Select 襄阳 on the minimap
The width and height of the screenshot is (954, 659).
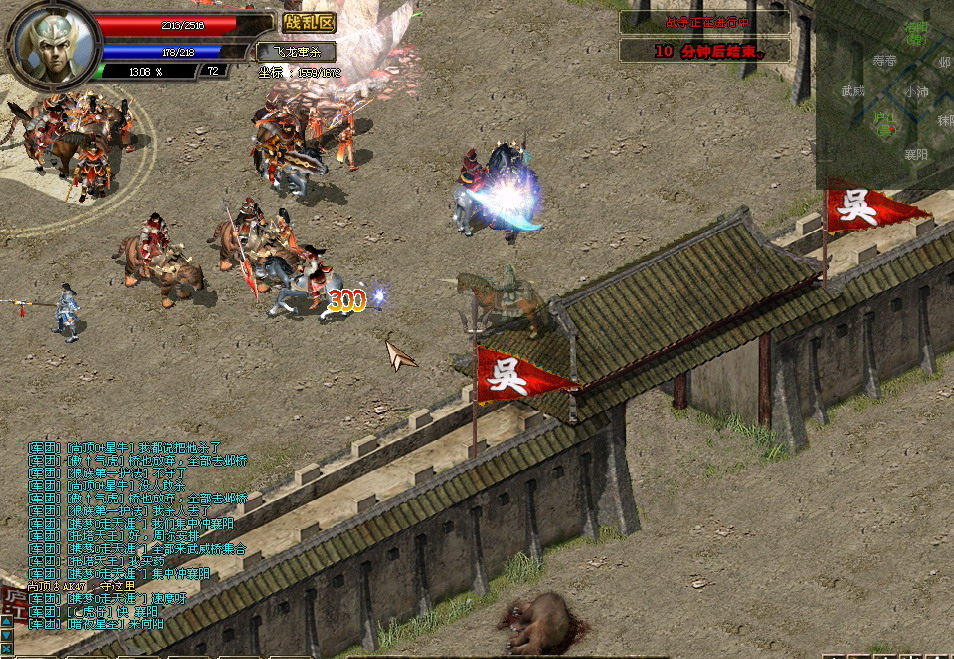[x=915, y=154]
